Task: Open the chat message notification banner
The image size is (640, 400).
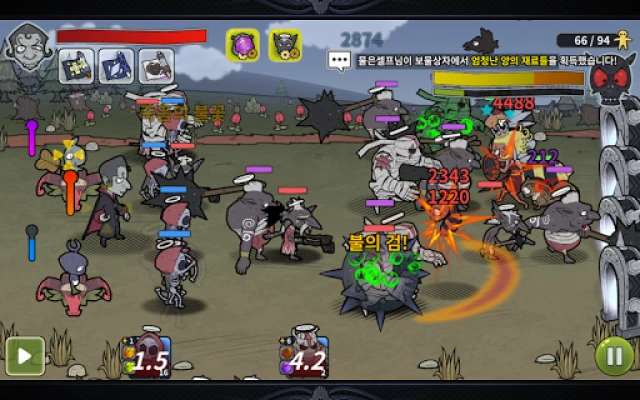Action: pyautogui.click(x=472, y=60)
